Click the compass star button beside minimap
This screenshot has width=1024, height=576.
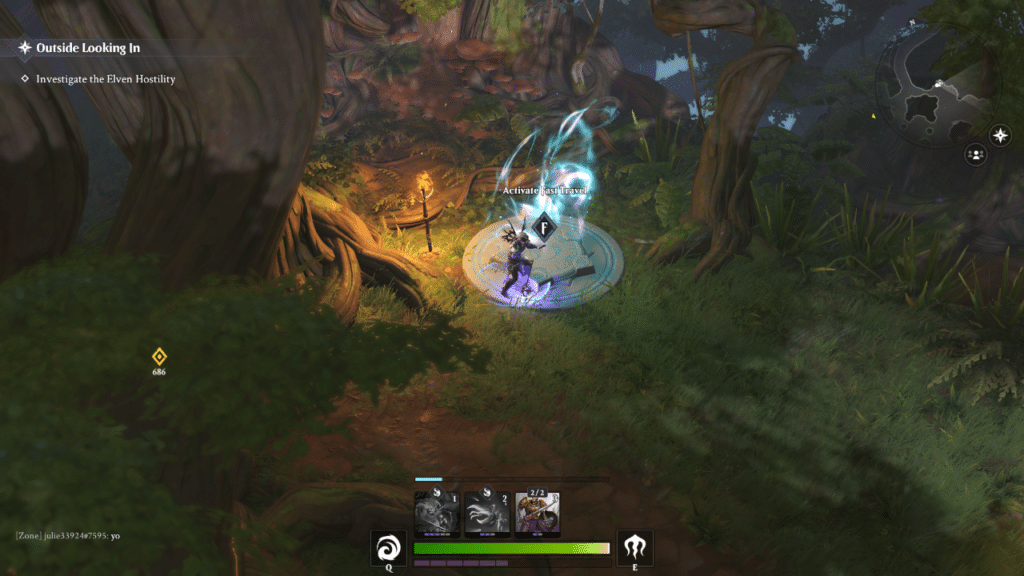(x=1000, y=136)
